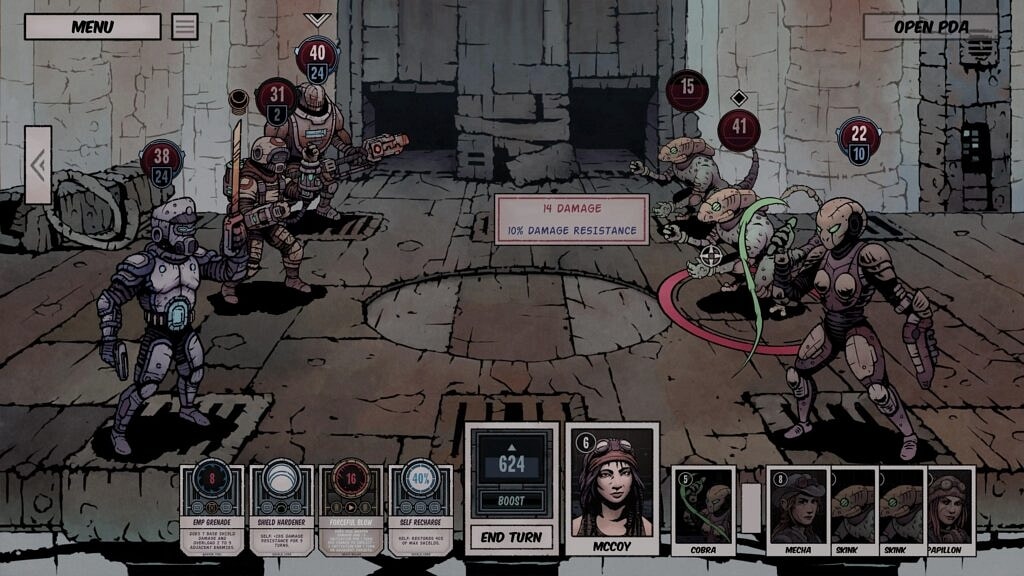Select the EMP Grenade ability card
1024x576 pixels.
(x=212, y=509)
